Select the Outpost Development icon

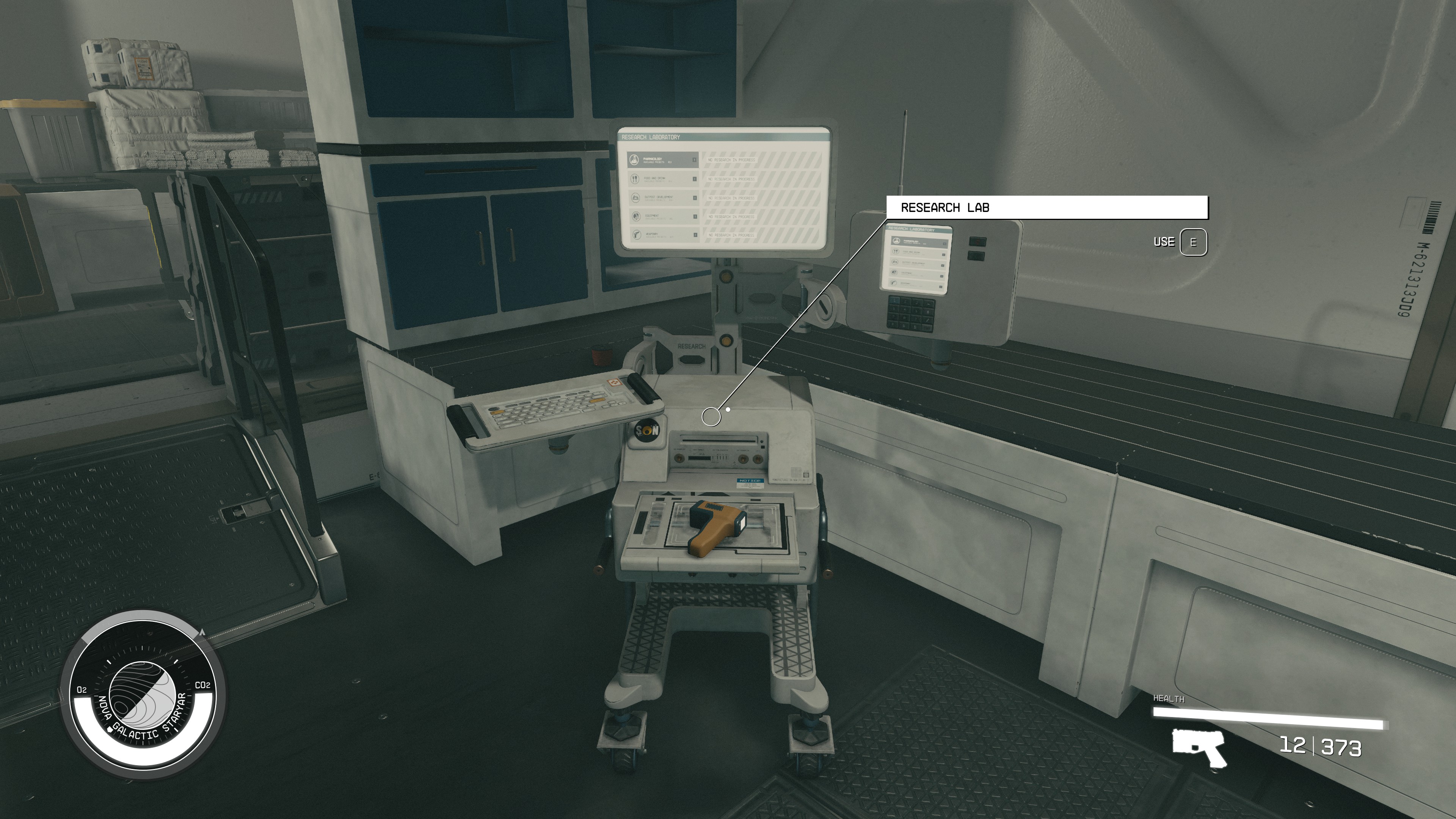[x=637, y=198]
